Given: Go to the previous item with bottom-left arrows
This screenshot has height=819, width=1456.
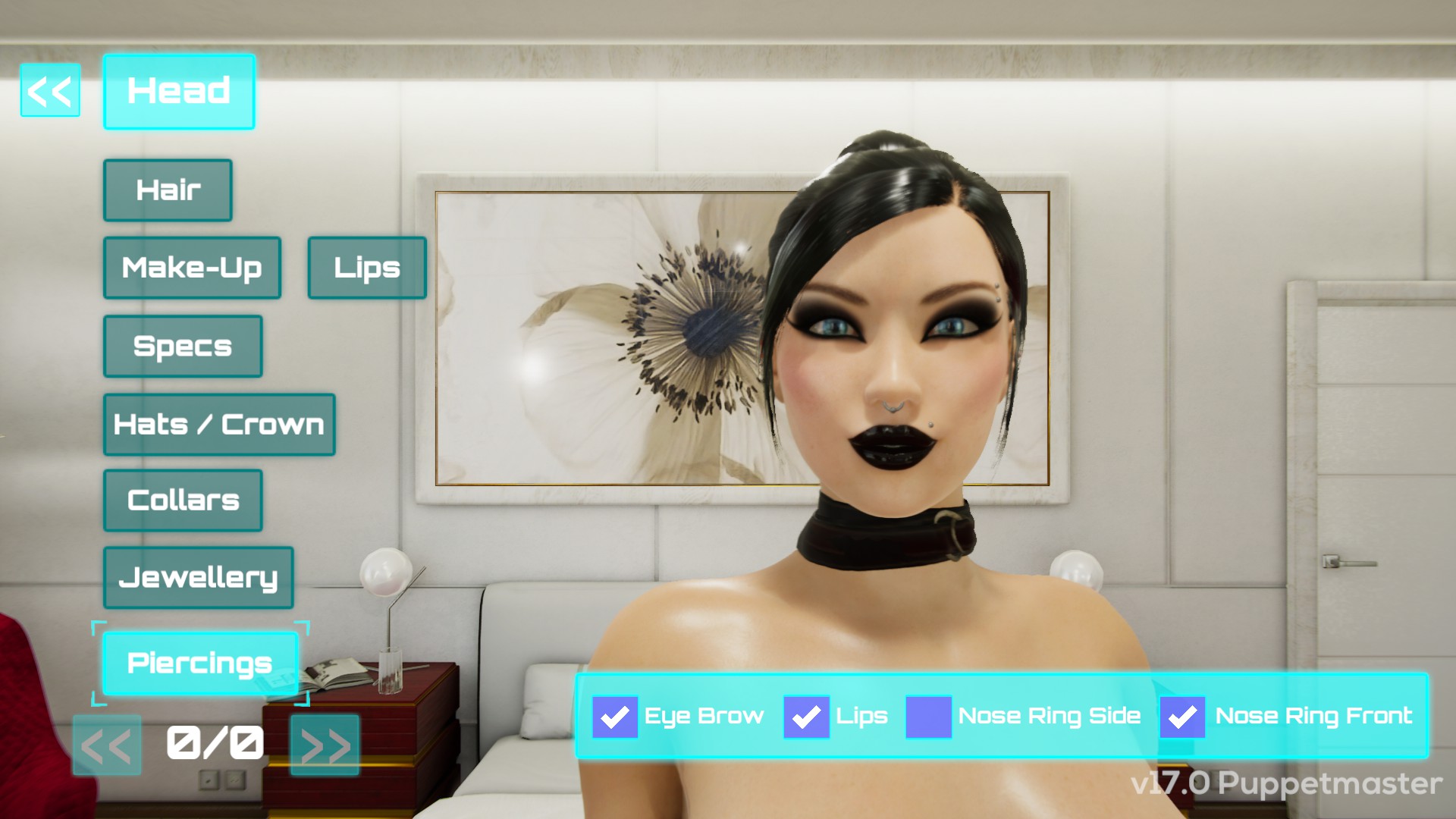Looking at the screenshot, I should (107, 746).
